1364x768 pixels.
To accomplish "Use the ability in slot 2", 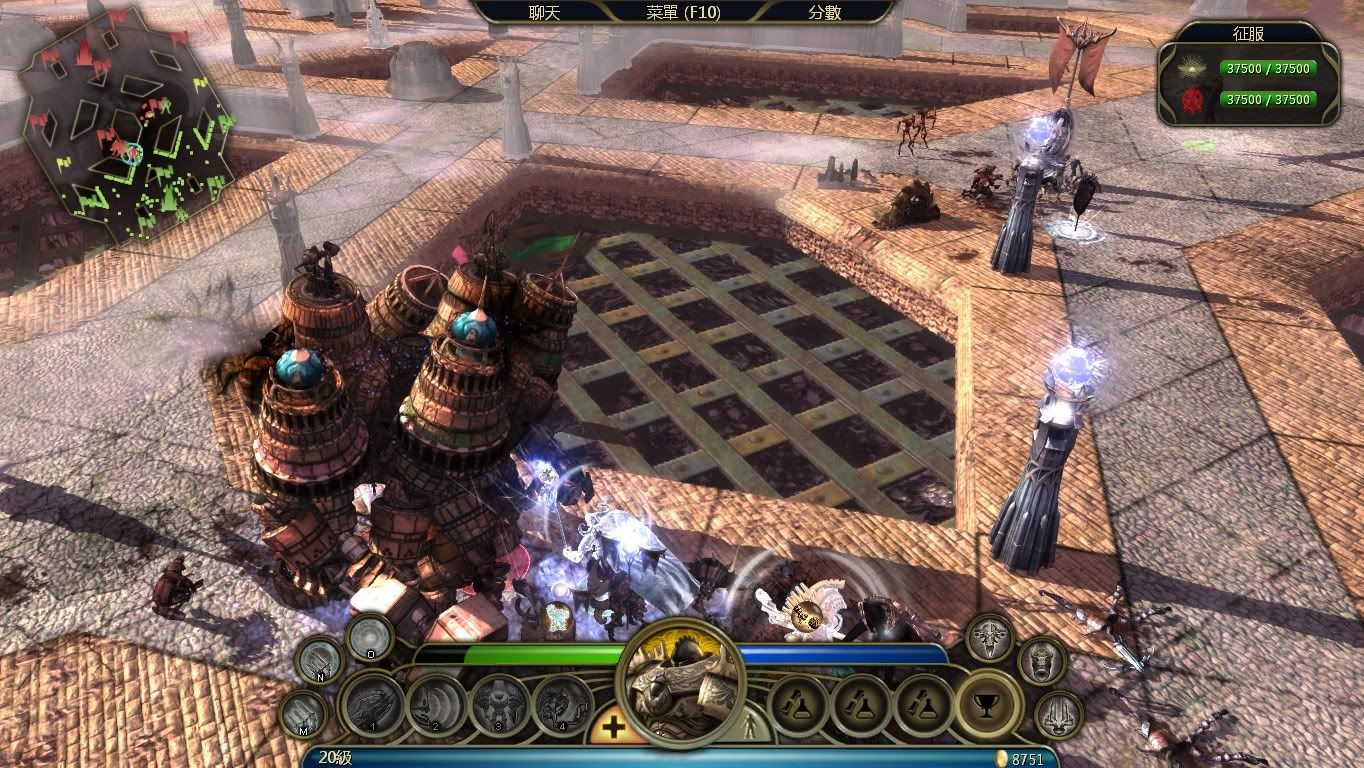I will point(437,705).
